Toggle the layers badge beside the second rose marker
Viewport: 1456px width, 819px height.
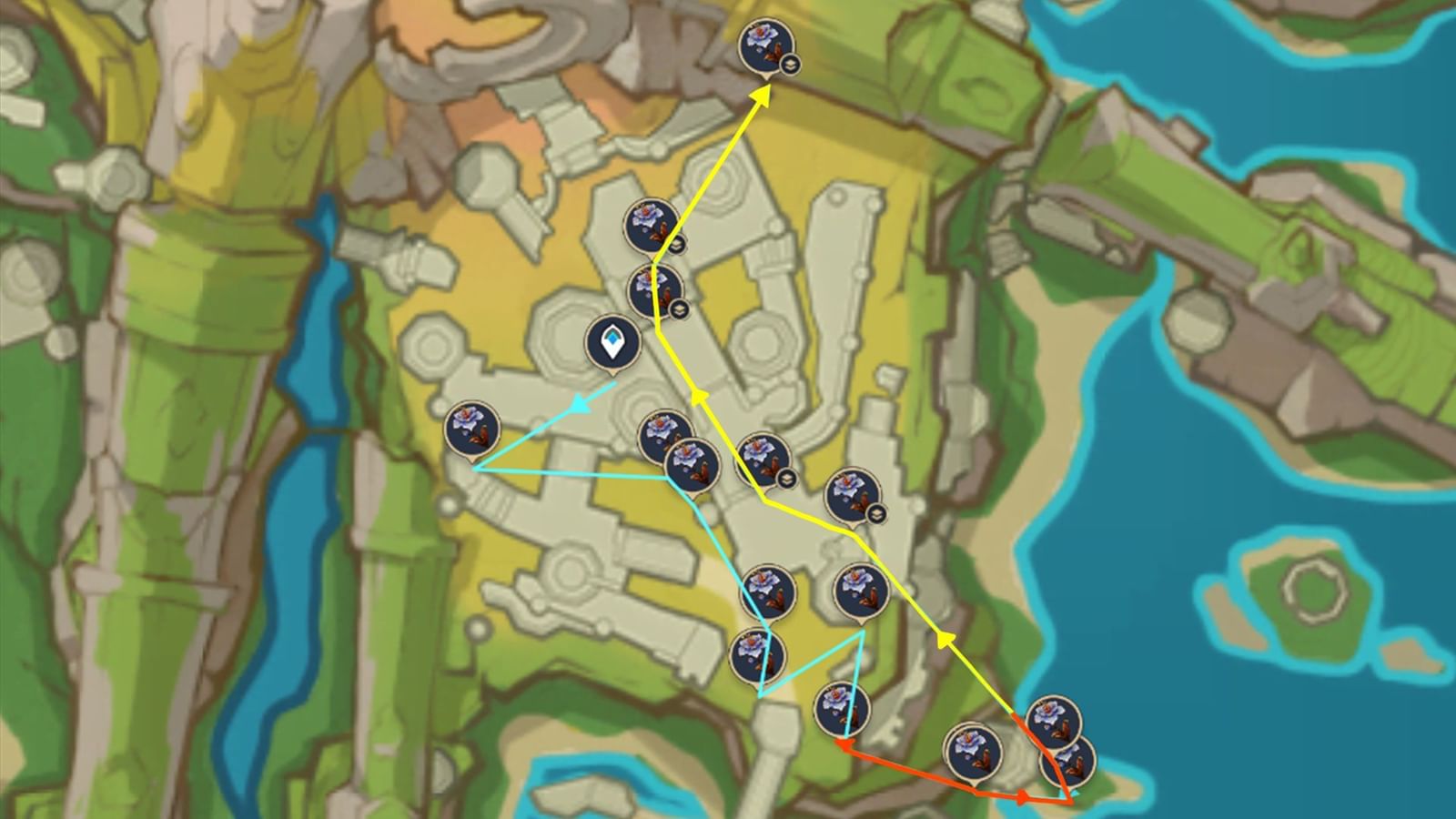[x=677, y=245]
